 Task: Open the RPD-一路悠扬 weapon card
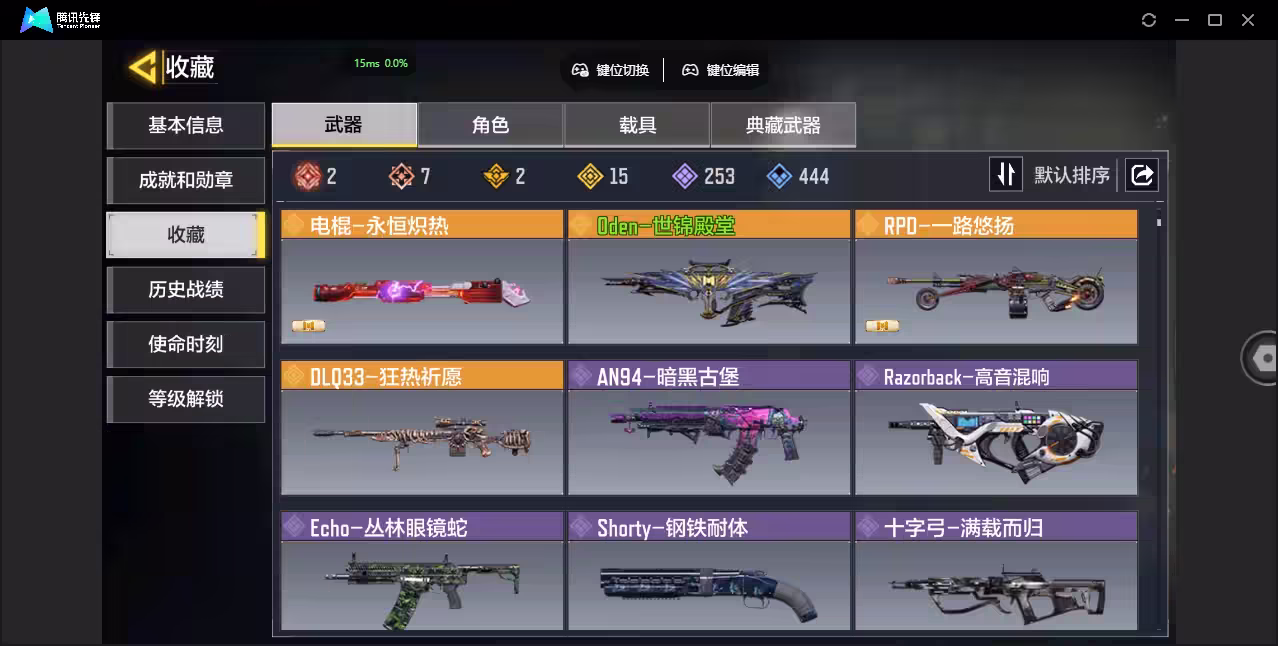[x=996, y=278]
